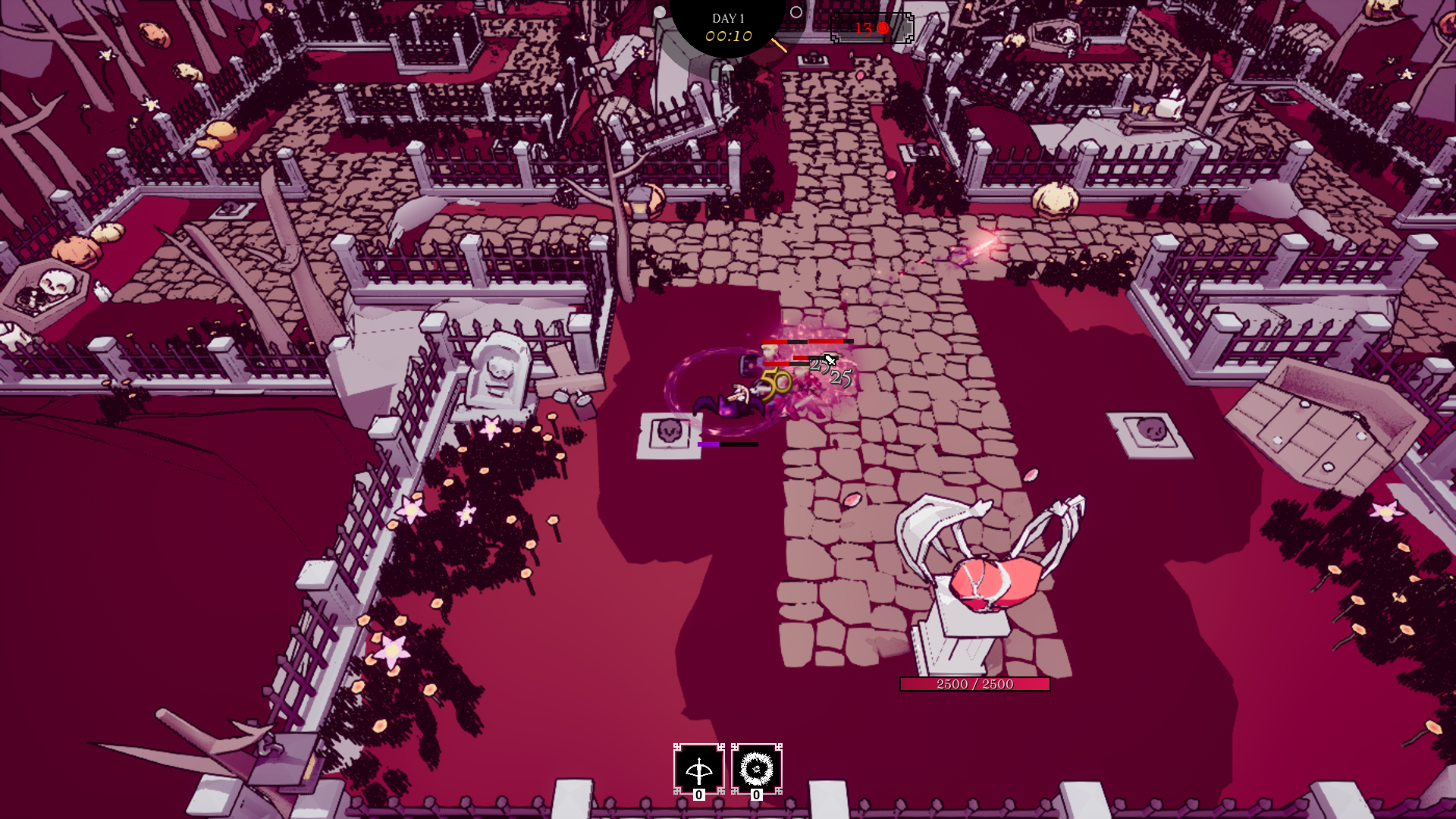
Task: Activate the thorny ring ability
Action: pos(756,769)
